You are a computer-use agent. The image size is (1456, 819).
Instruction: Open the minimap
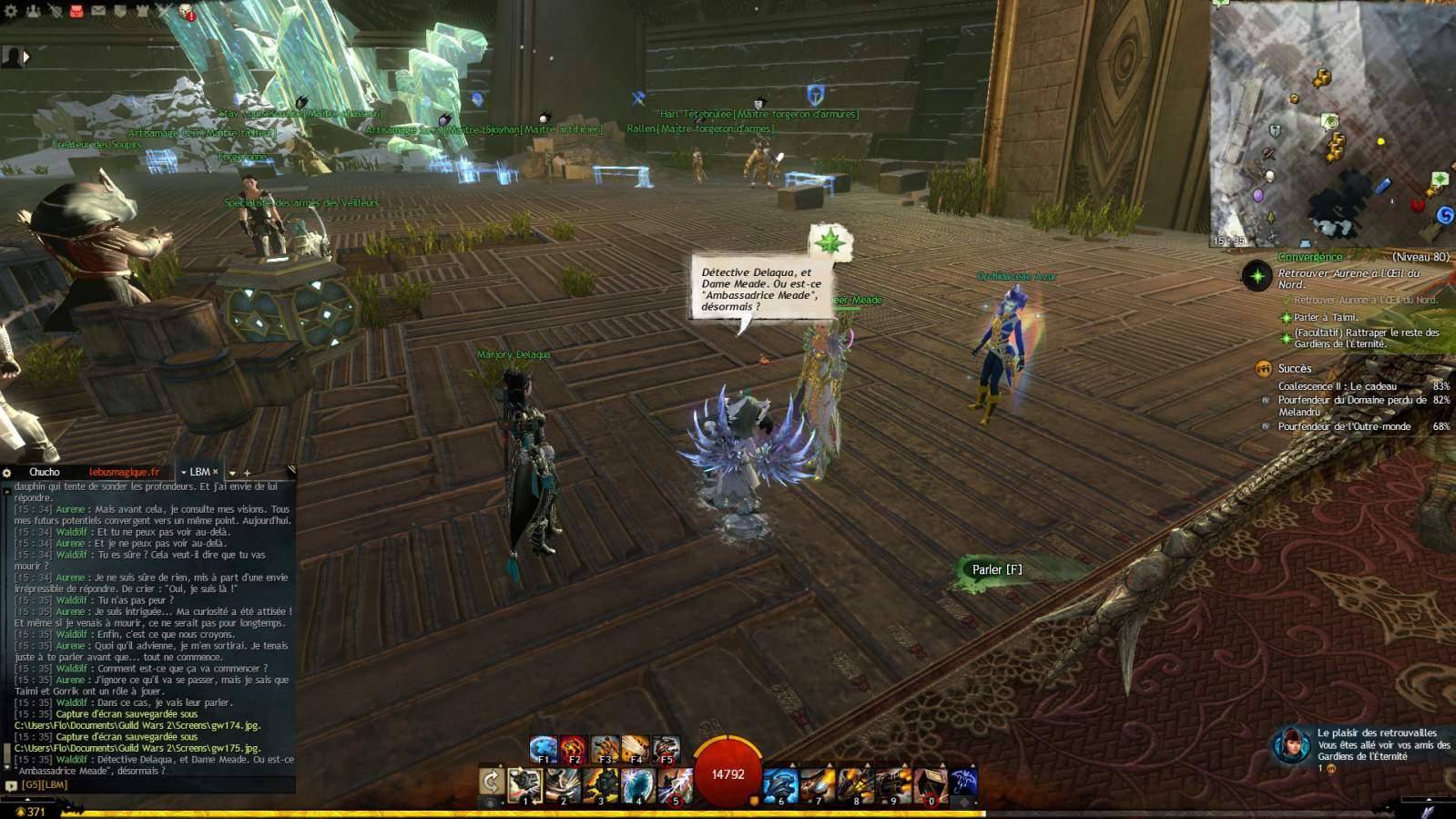coord(1331,123)
